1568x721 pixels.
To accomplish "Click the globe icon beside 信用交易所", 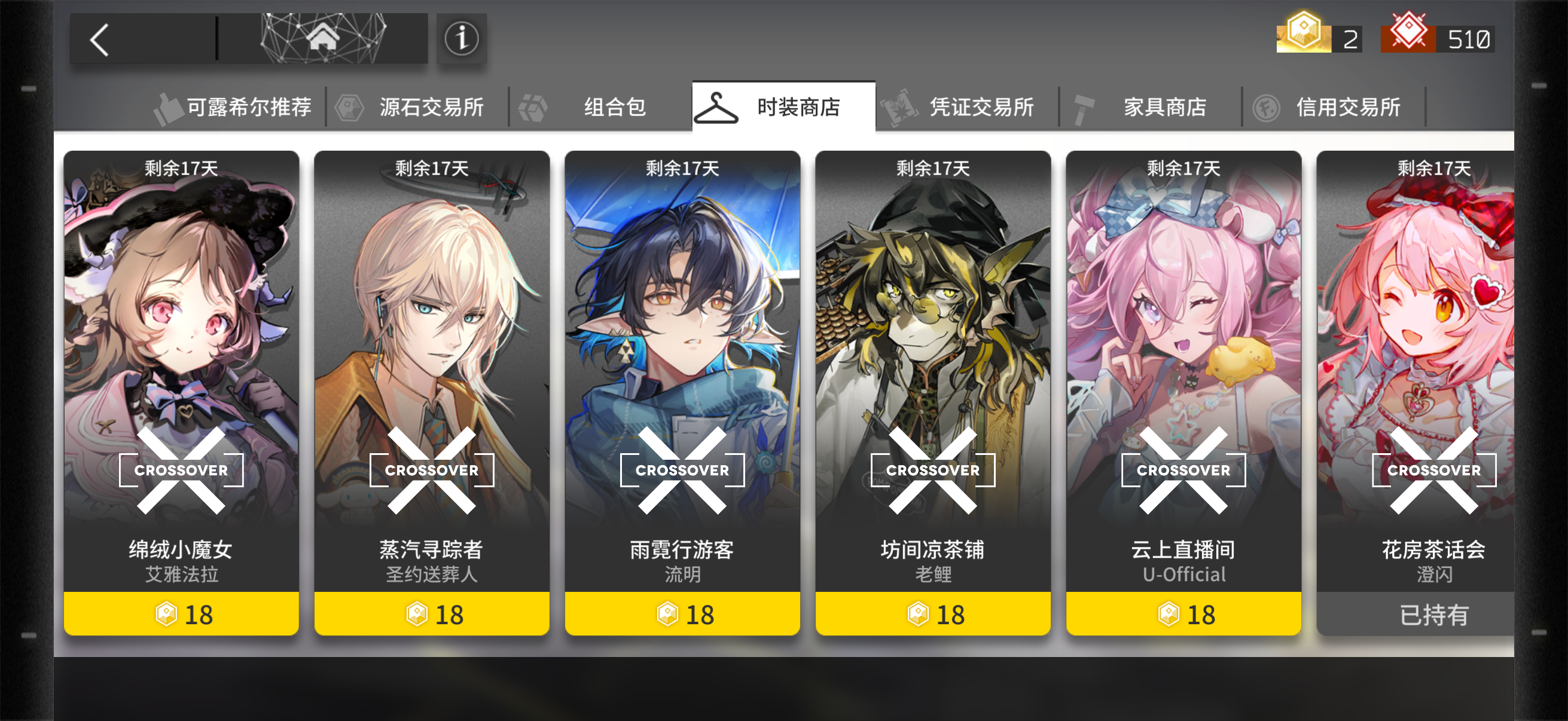I will [1268, 106].
